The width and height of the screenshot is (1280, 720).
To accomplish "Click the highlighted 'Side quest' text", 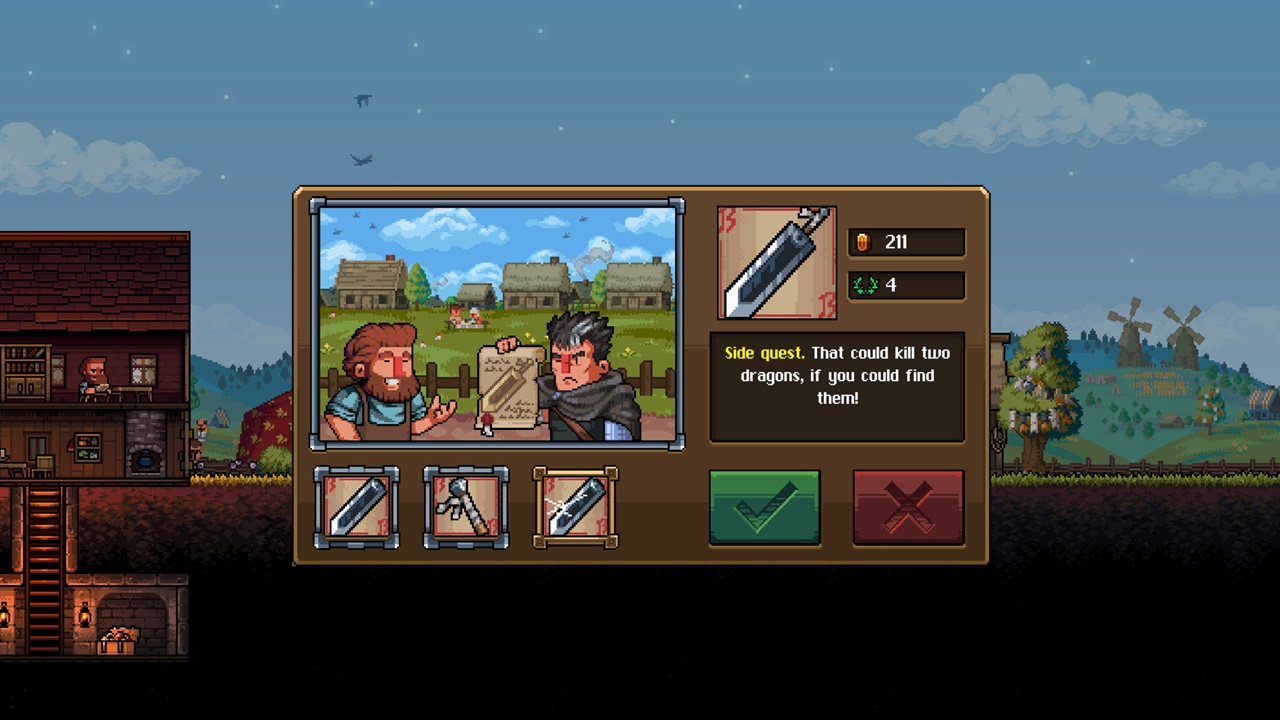I will (764, 353).
